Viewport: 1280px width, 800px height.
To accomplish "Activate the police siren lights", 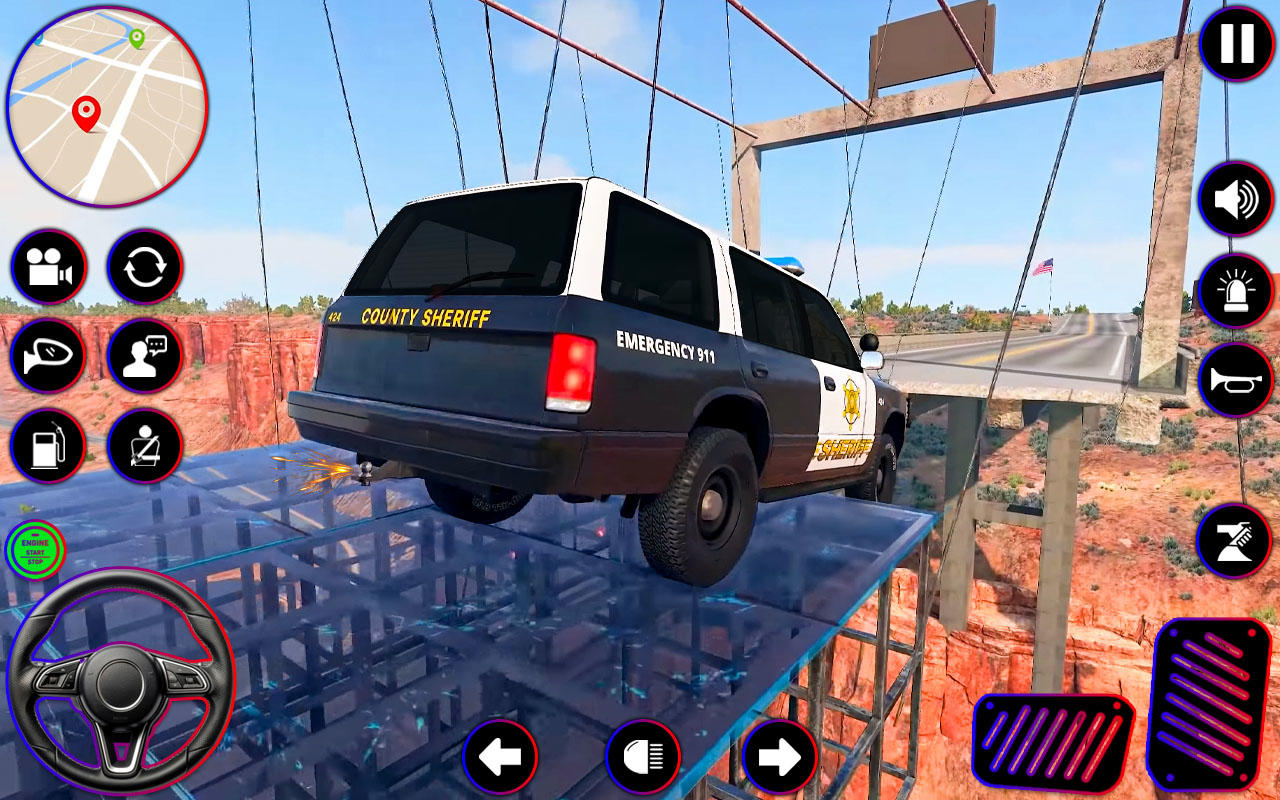I will 1233,285.
